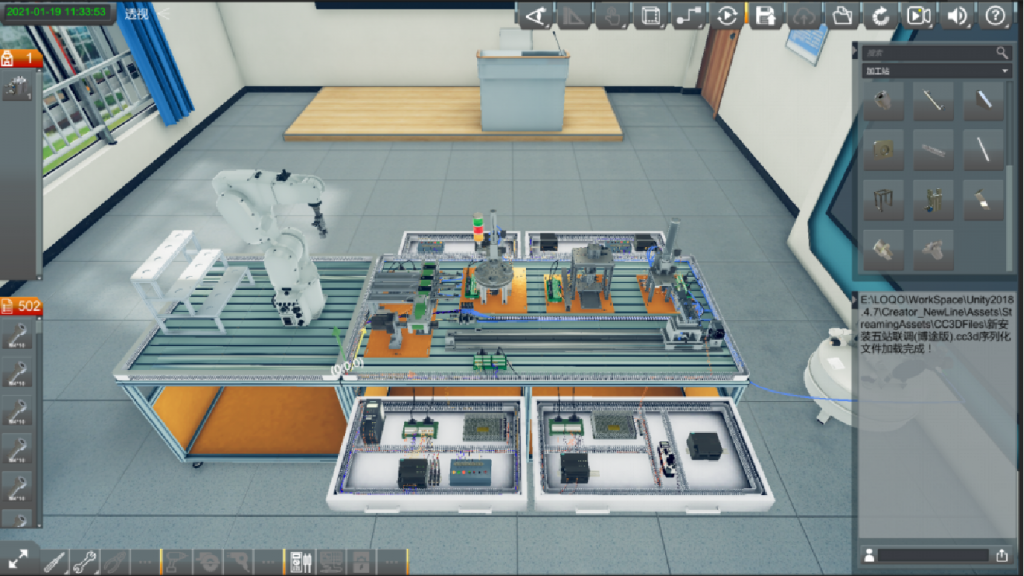Click the circular play simulation button

click(x=727, y=15)
